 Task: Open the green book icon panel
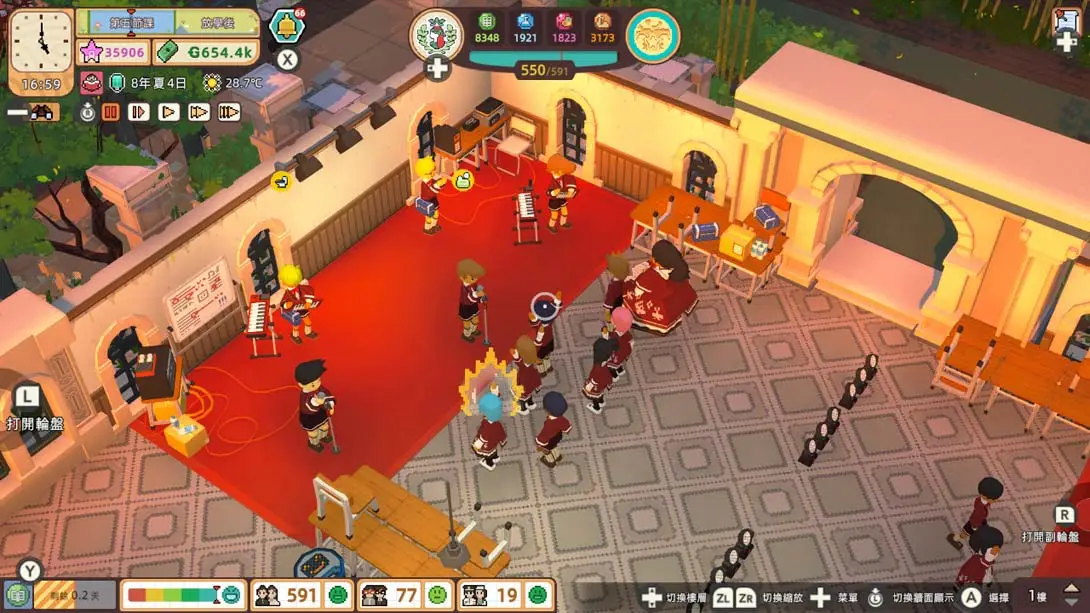pos(17,595)
